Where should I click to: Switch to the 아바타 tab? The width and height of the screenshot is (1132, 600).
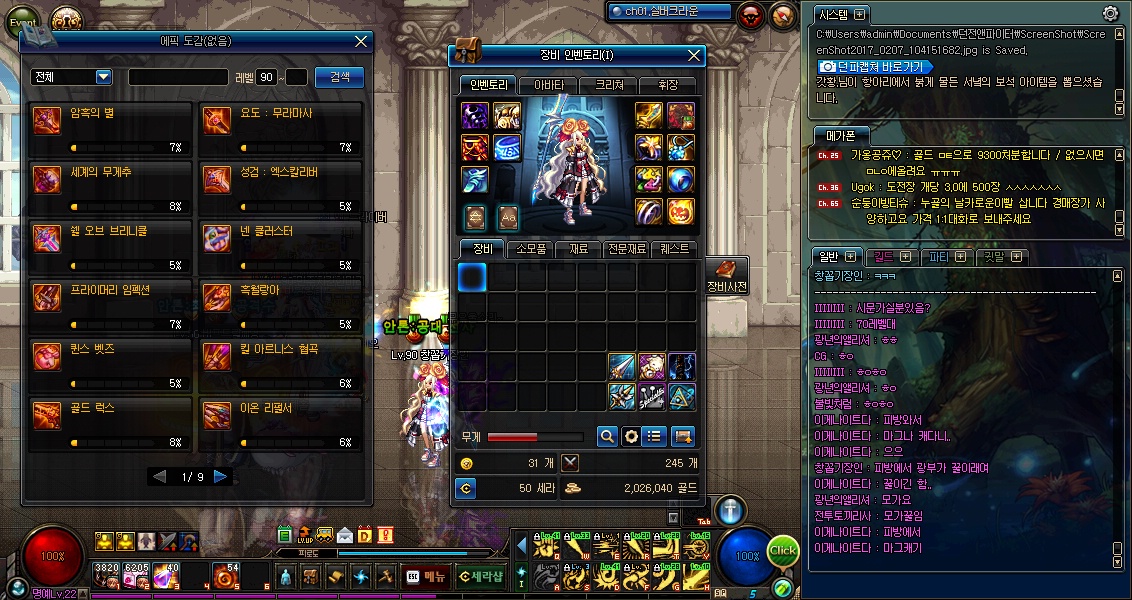pos(549,85)
